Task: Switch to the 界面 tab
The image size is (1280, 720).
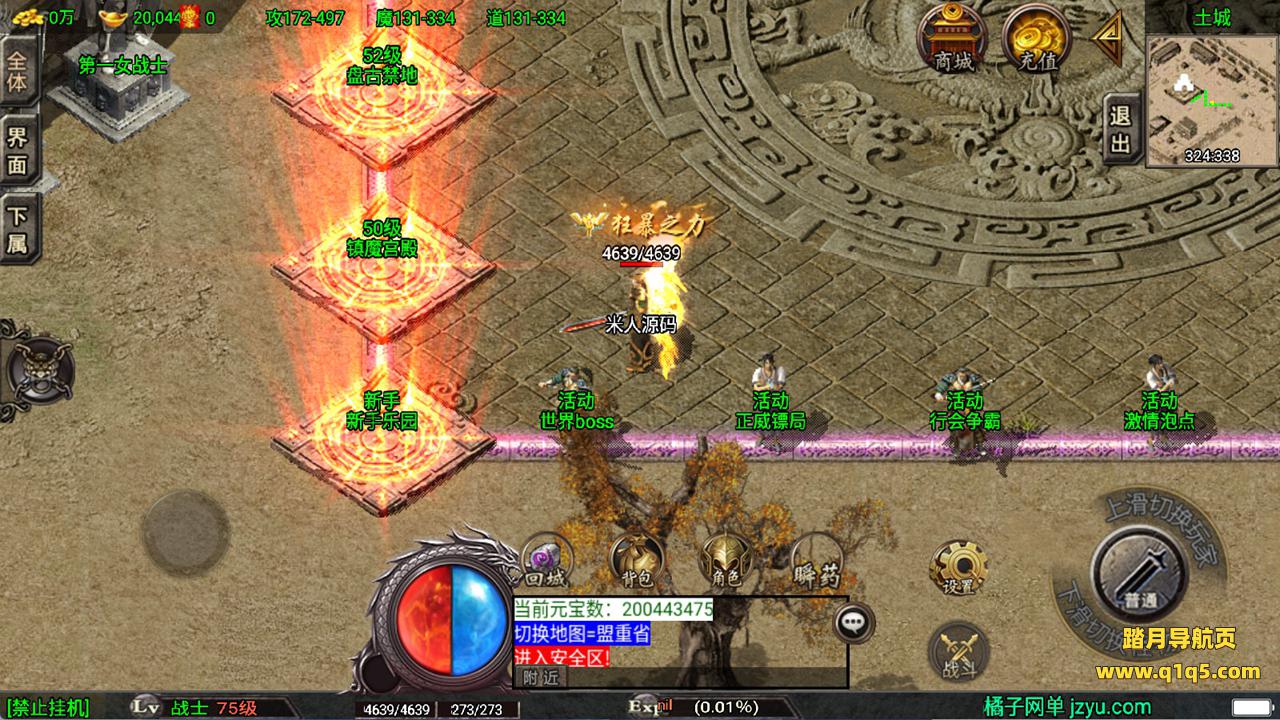Action: [18, 151]
